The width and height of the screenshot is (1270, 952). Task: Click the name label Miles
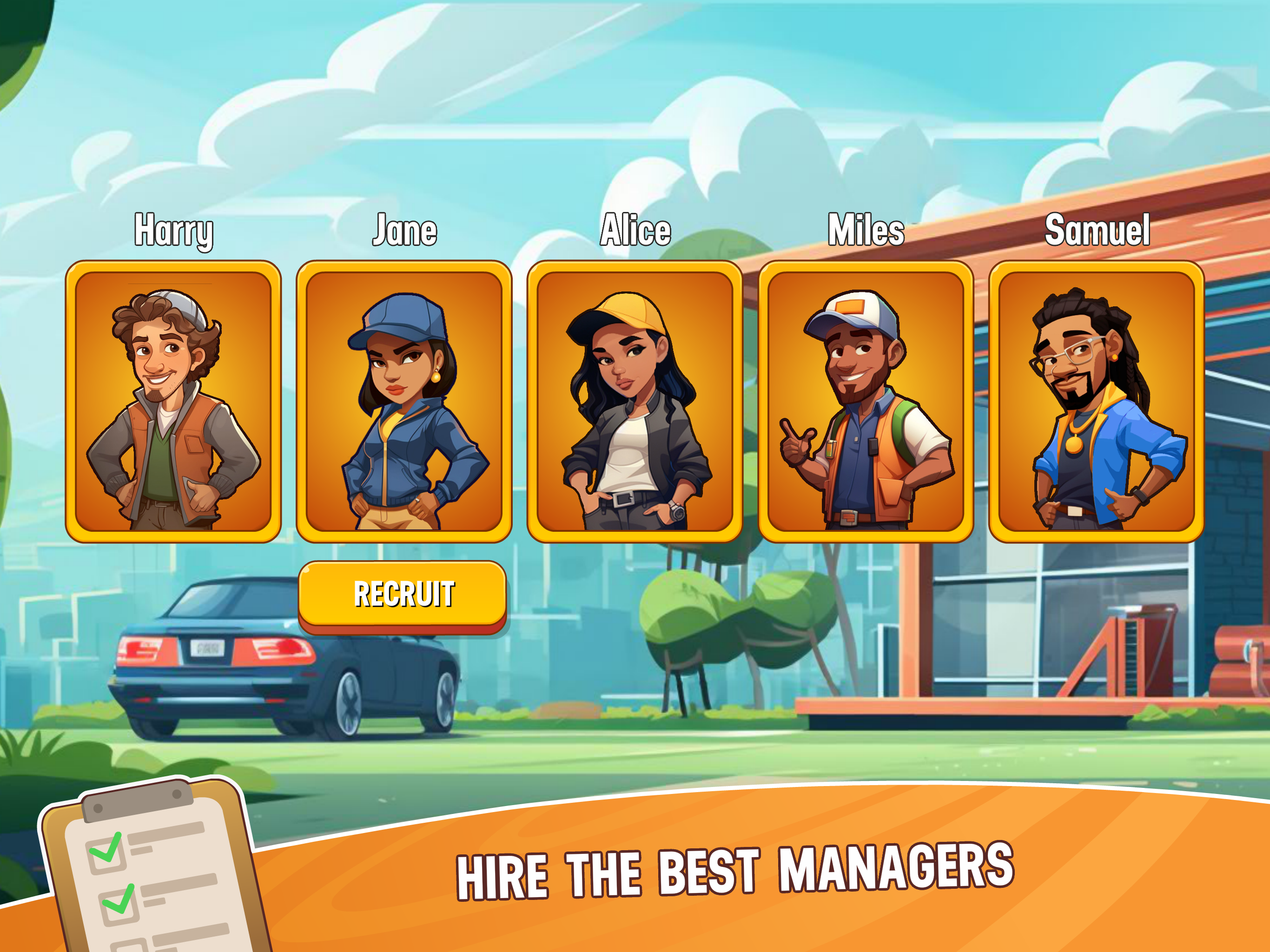tap(867, 230)
